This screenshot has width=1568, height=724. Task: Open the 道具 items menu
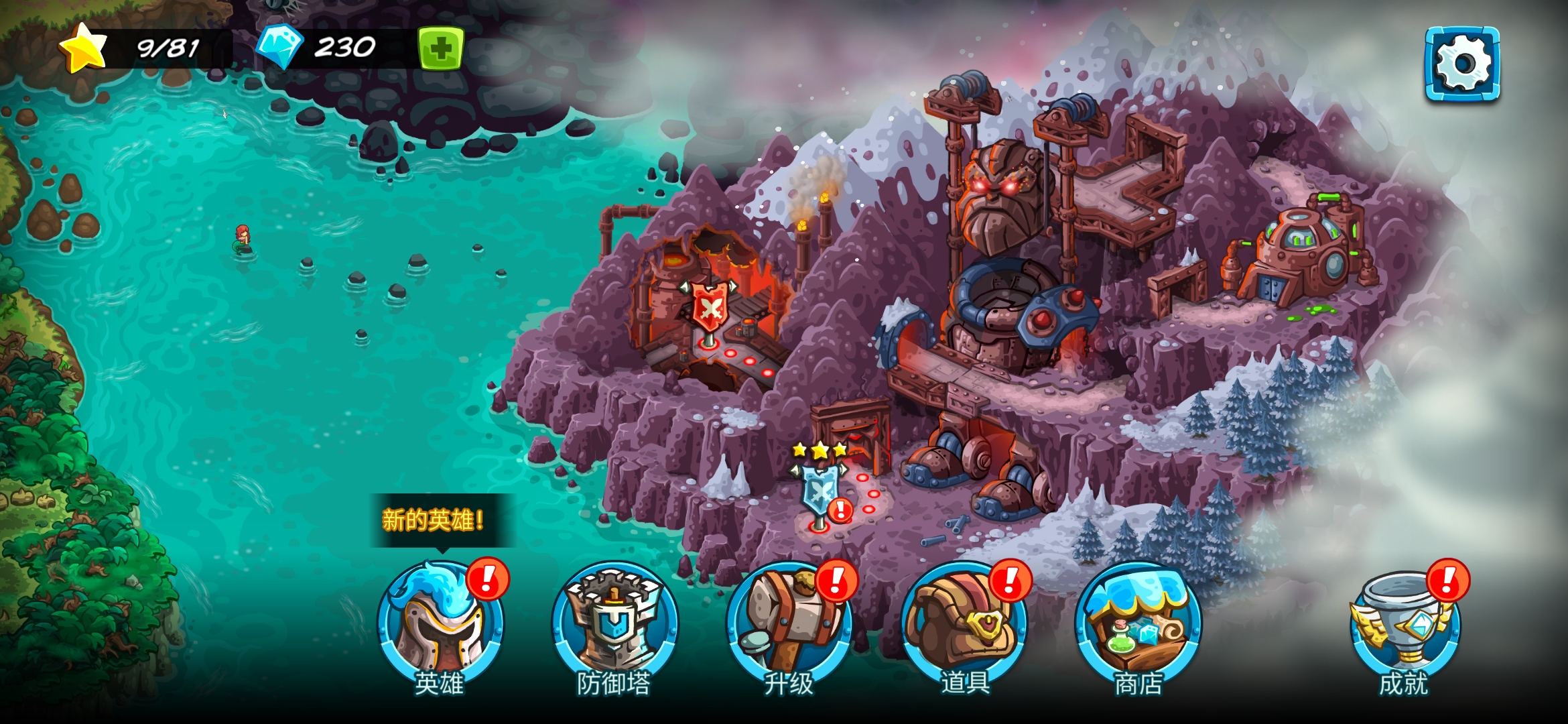pos(964,625)
